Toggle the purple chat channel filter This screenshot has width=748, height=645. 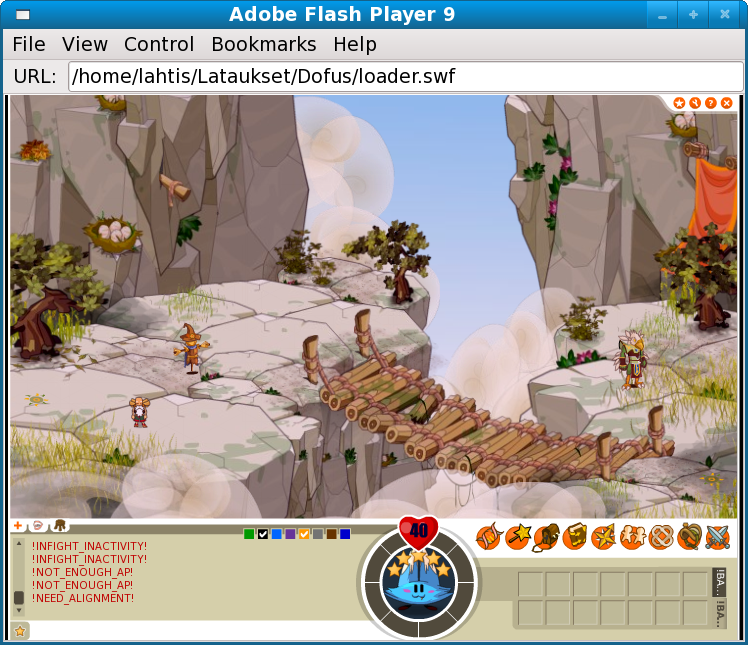tap(290, 534)
